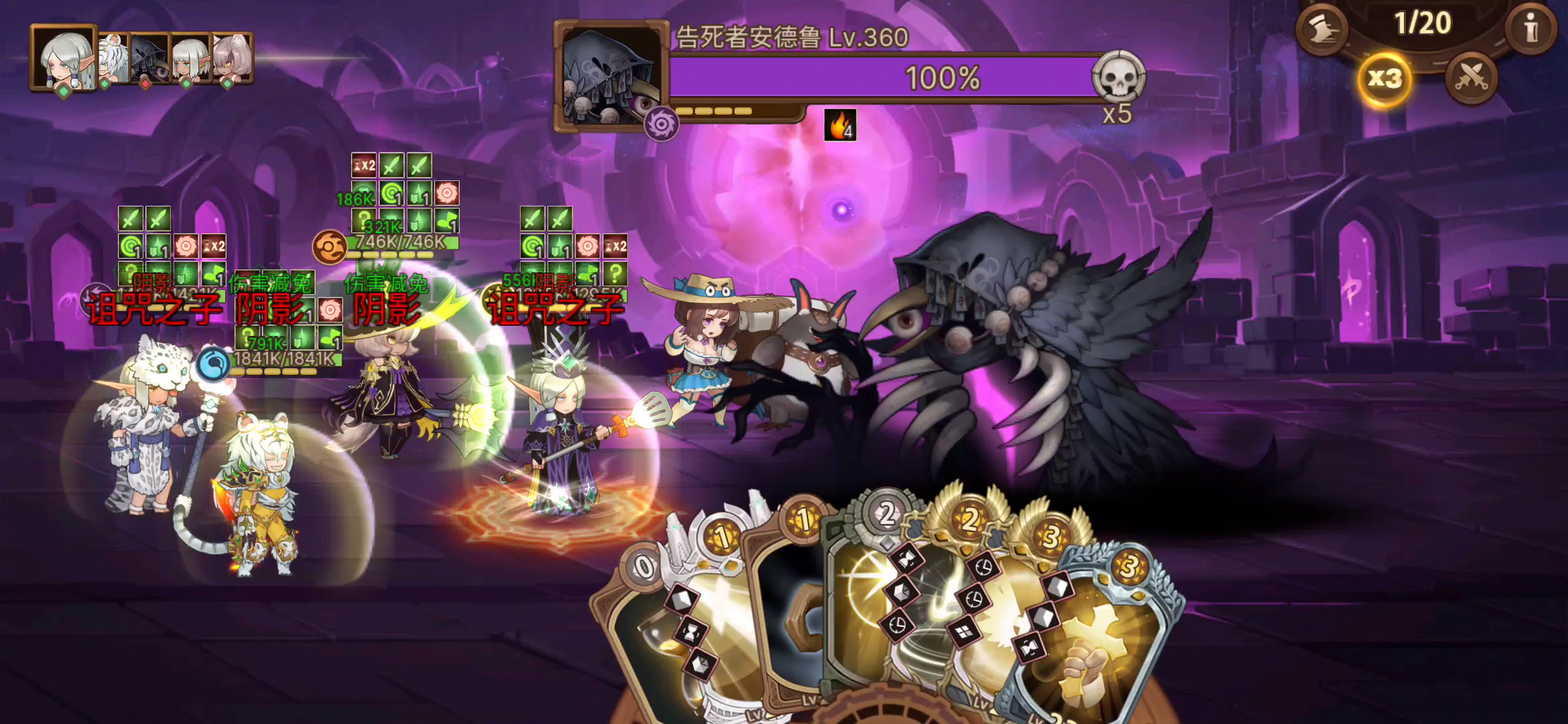The height and width of the screenshot is (724, 1568).
Task: Toggle the x3 battle speed button
Action: [1384, 80]
